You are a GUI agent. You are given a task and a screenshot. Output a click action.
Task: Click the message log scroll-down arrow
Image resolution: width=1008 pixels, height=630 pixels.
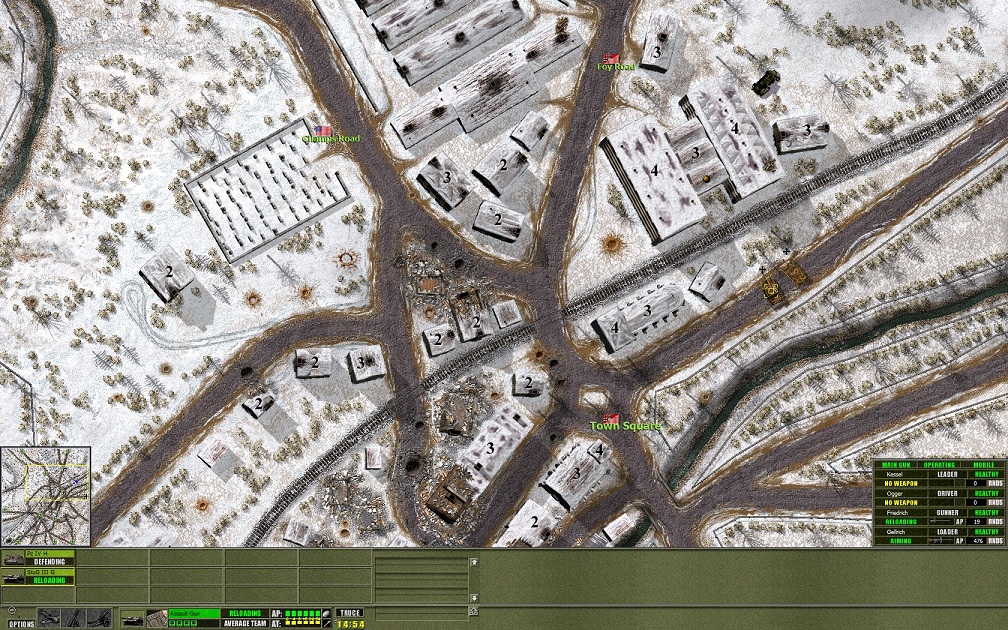(x=474, y=611)
